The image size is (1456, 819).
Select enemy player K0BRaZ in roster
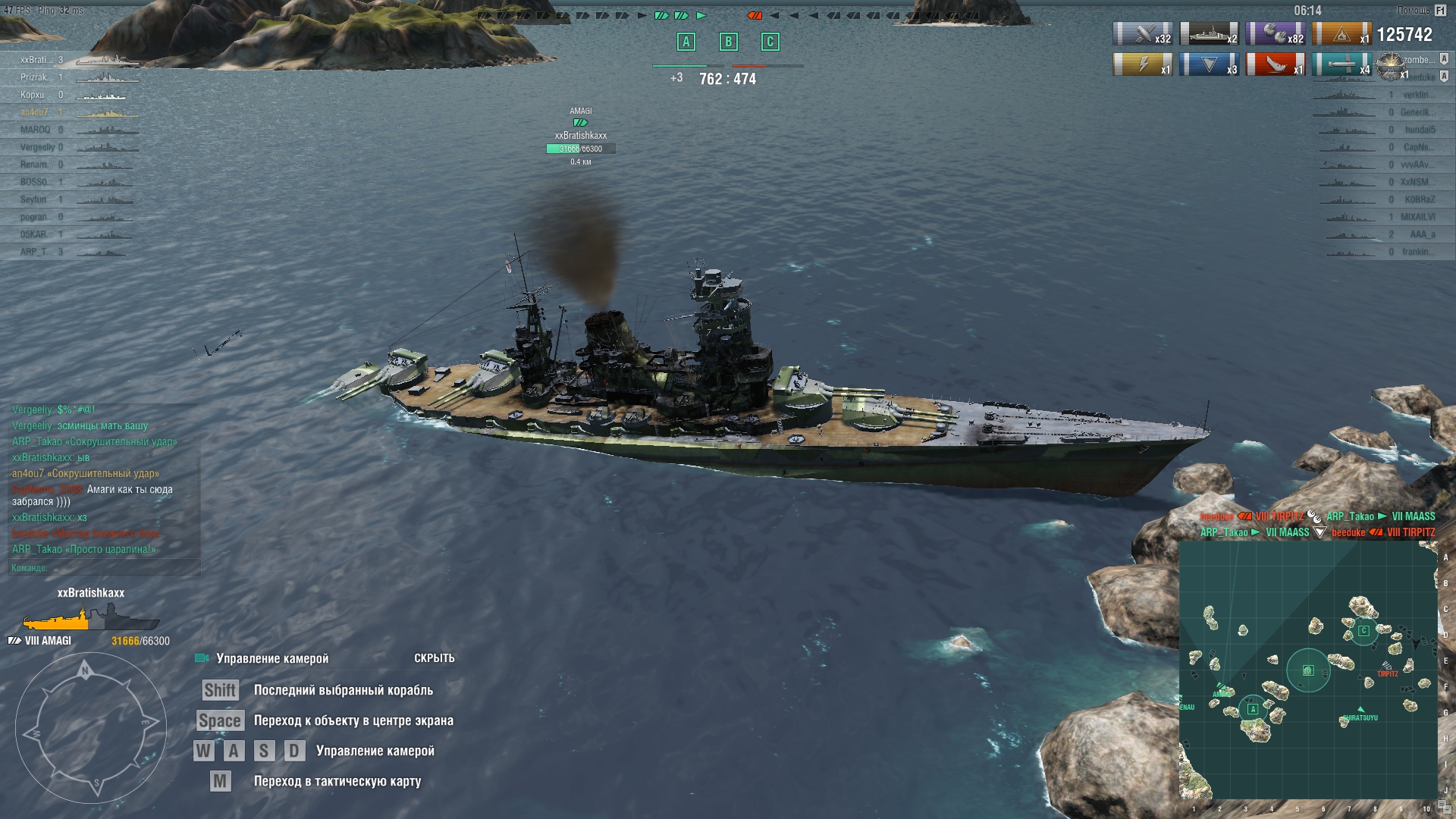1419,199
